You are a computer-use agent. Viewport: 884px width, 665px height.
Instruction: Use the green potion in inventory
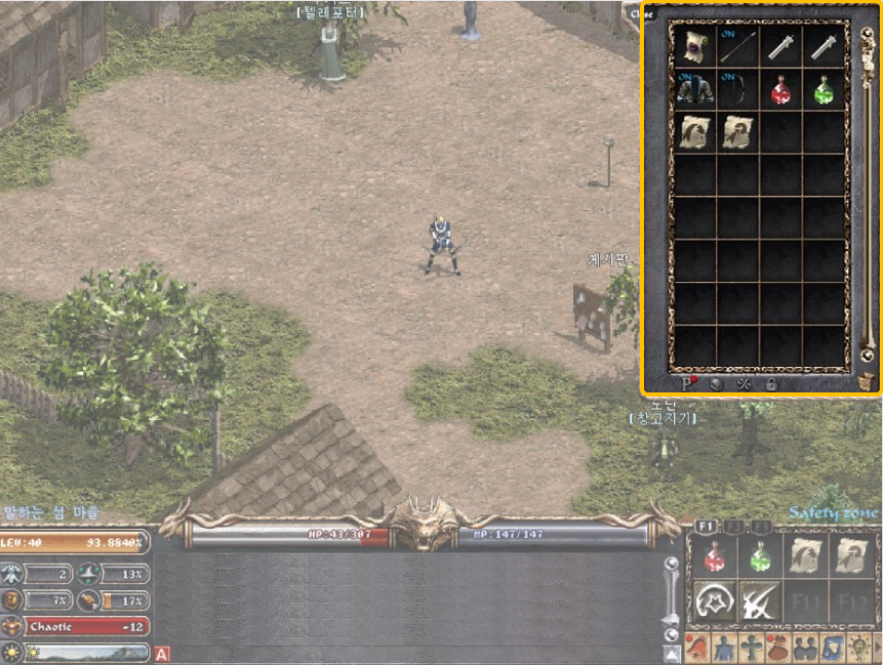coord(825,90)
